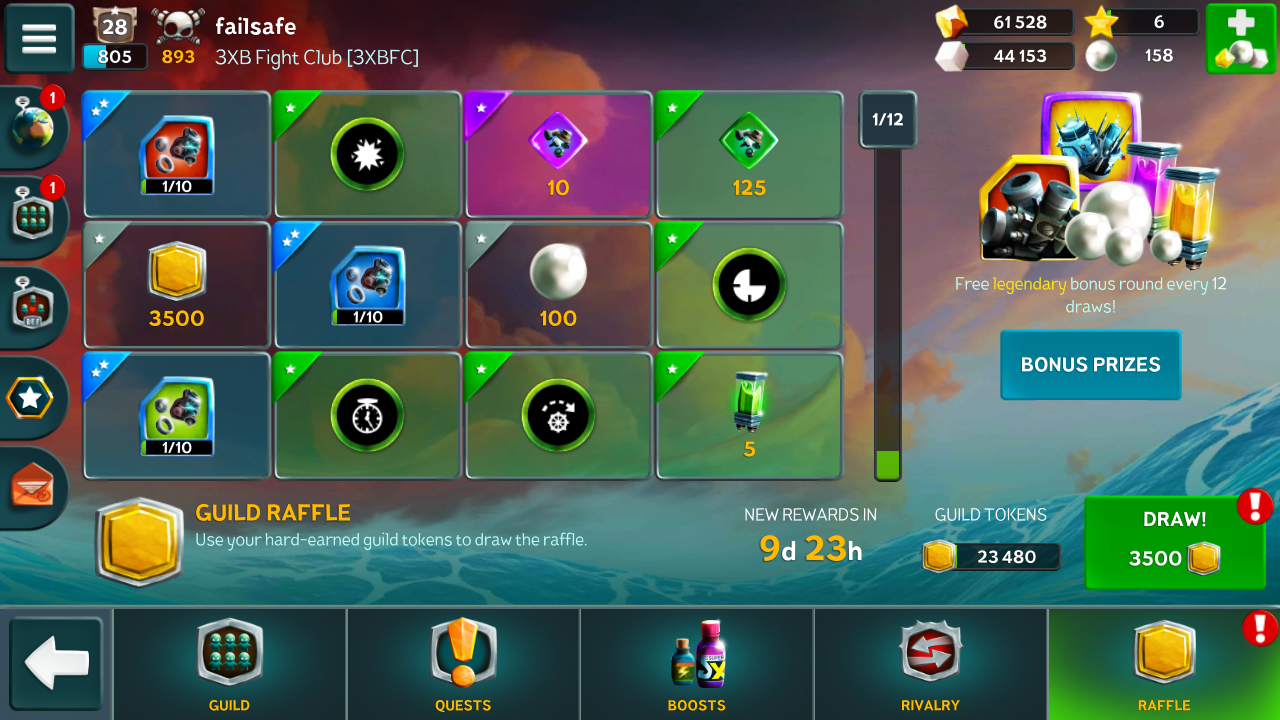Select the star hexagon sidebar icon

click(x=30, y=398)
